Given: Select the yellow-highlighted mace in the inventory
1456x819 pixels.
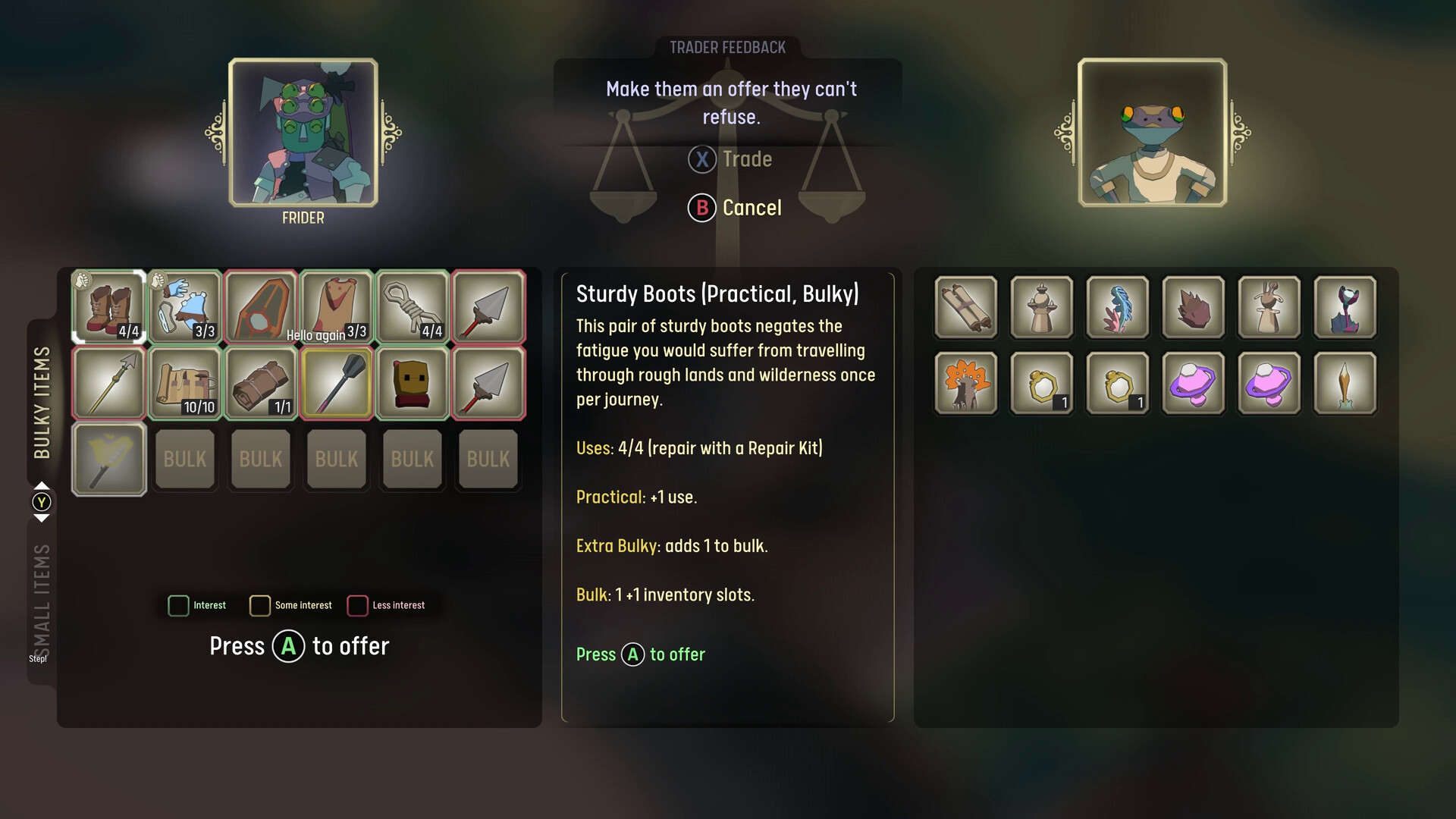Looking at the screenshot, I should pyautogui.click(x=336, y=383).
